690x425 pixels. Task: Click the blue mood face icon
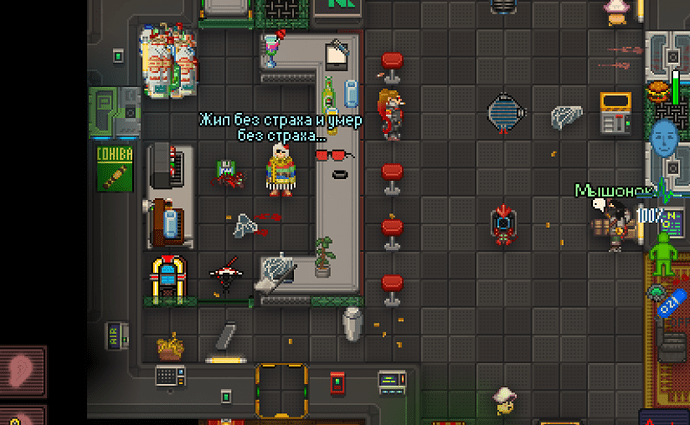pos(664,137)
